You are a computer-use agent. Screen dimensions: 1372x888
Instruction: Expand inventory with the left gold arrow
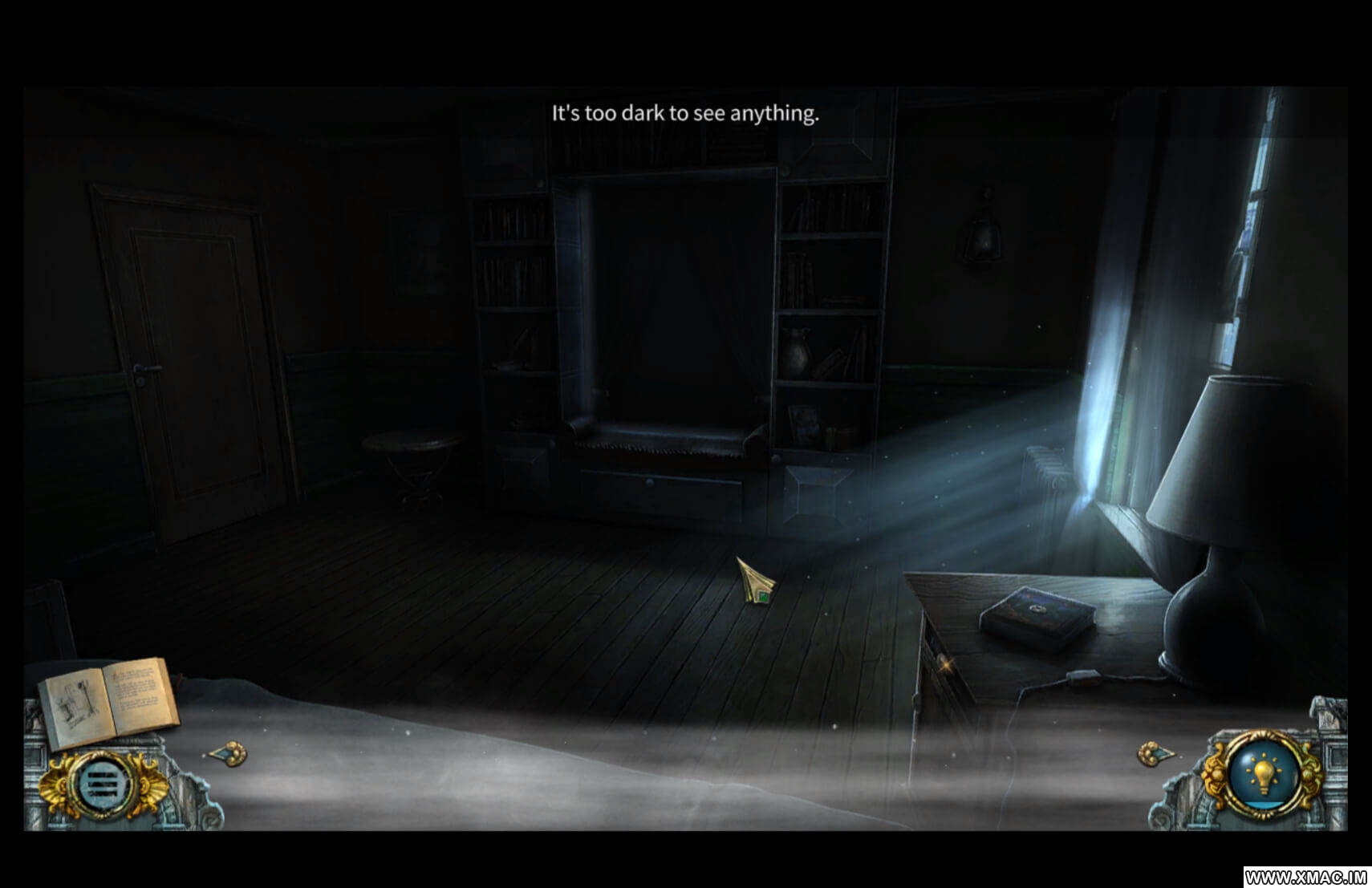point(229,754)
